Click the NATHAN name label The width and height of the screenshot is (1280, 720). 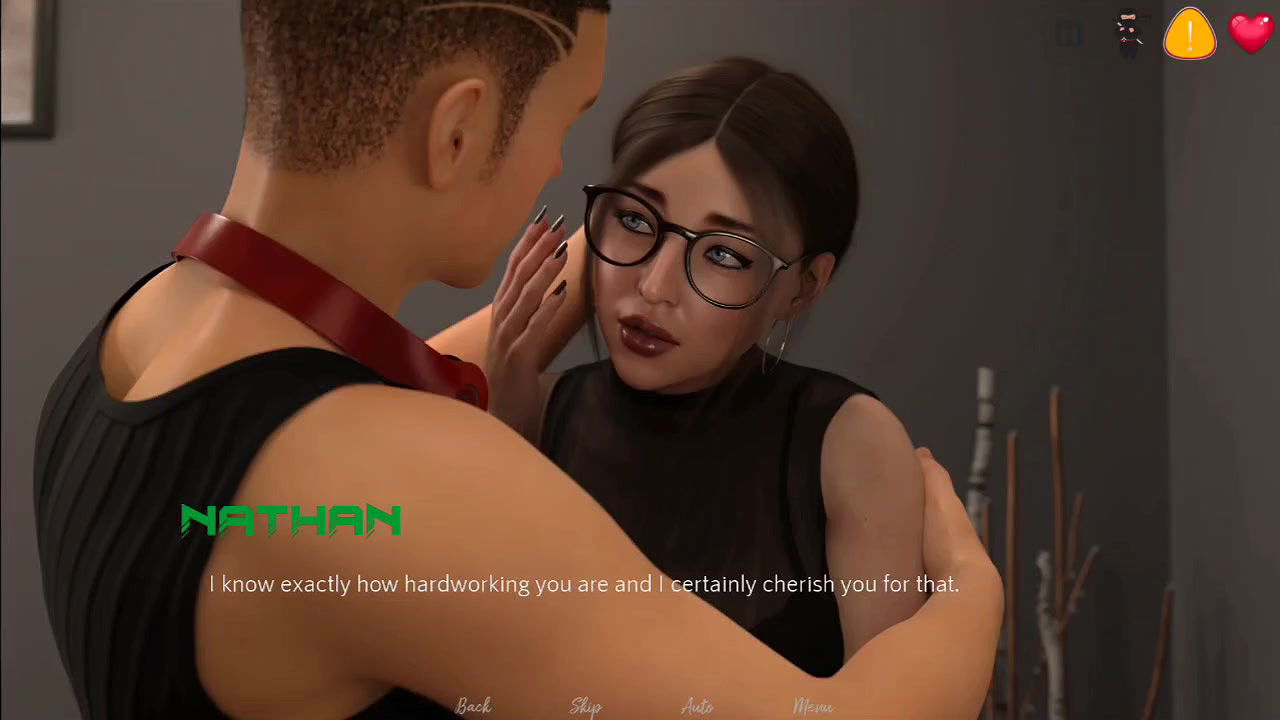[x=290, y=520]
